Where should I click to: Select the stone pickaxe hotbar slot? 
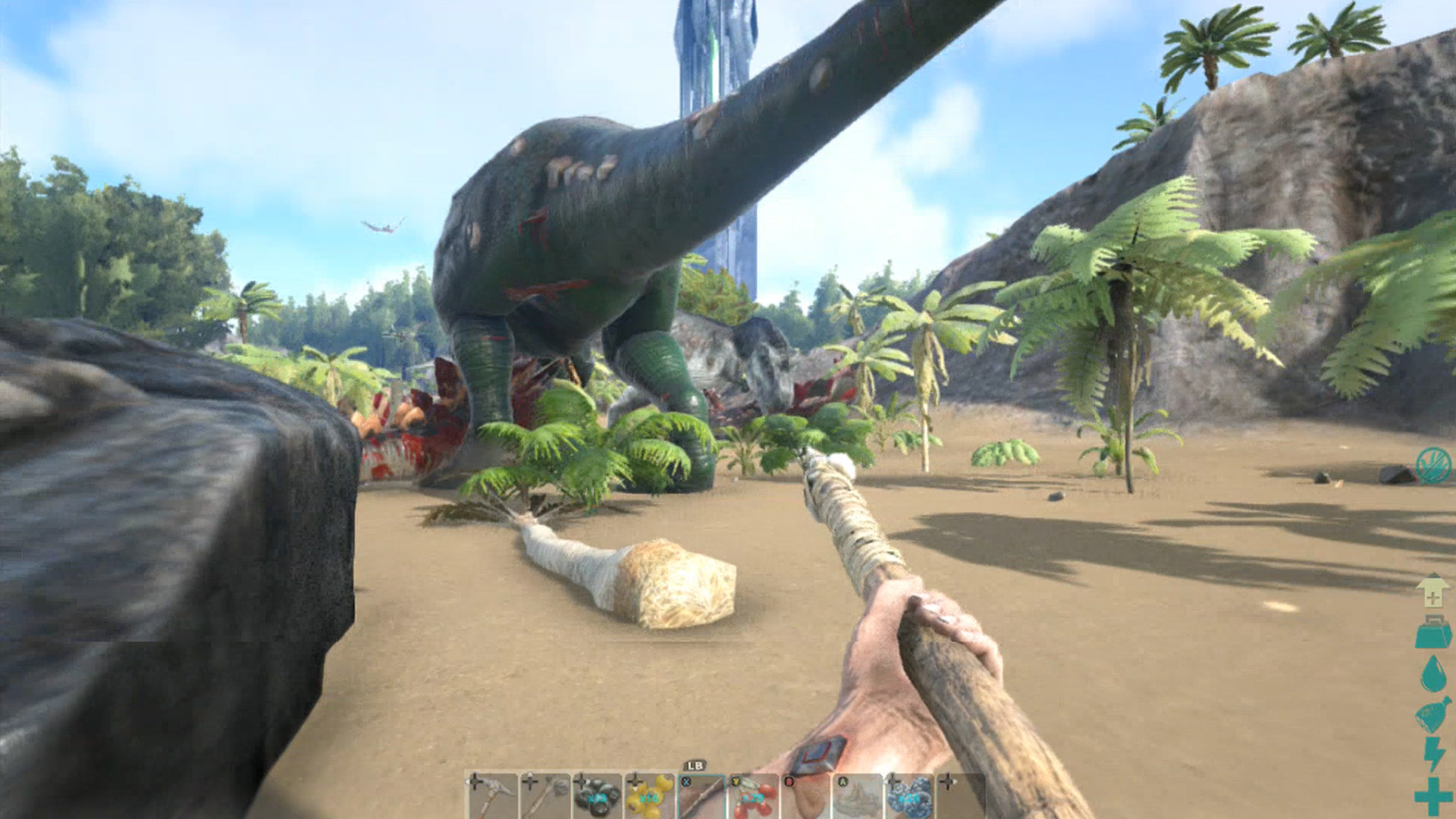493,796
